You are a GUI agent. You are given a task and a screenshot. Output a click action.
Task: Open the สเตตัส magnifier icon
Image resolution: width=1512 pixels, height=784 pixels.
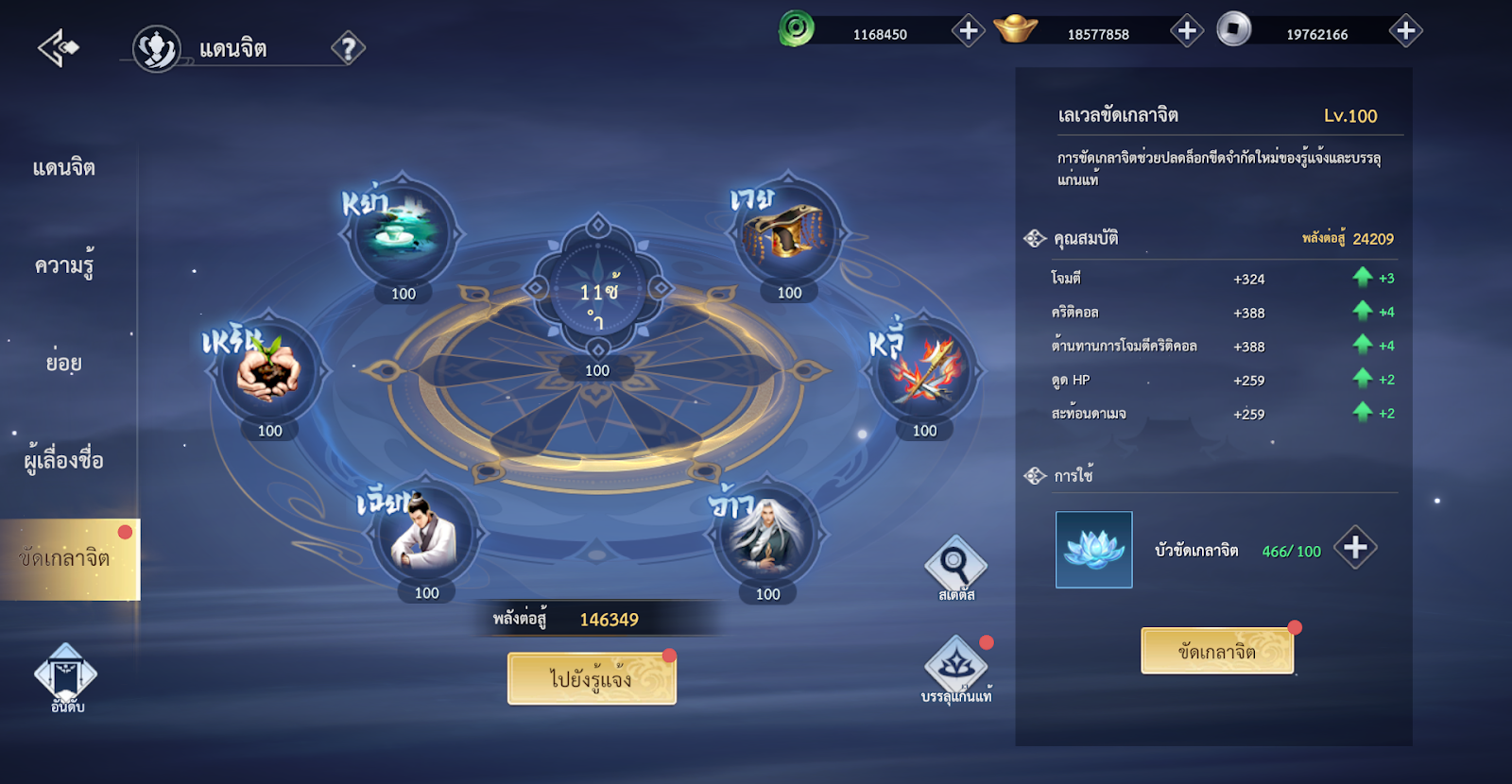(x=955, y=569)
